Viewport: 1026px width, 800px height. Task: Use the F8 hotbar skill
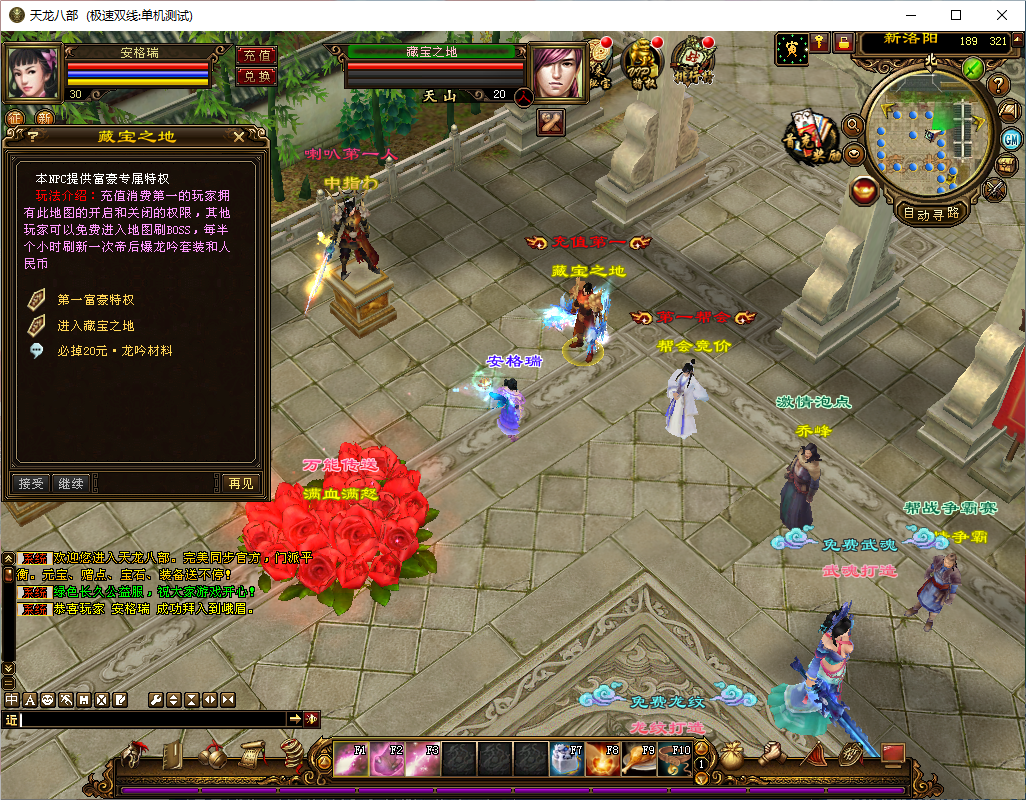tap(602, 760)
